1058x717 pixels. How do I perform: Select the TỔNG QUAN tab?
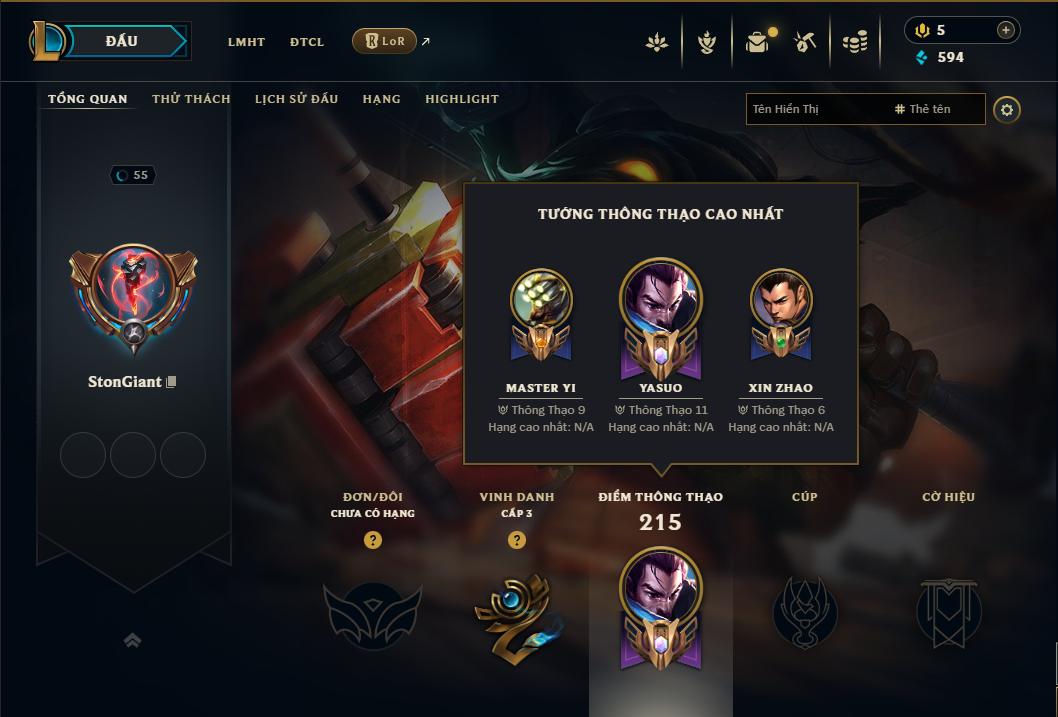point(88,99)
